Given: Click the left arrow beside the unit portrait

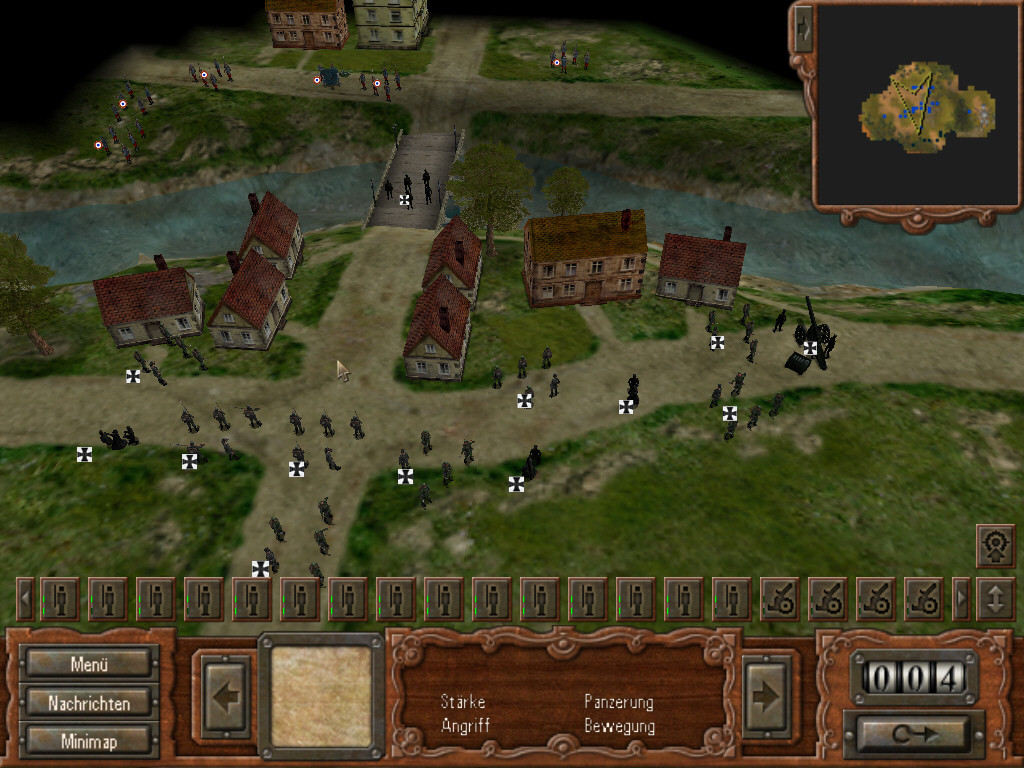Looking at the screenshot, I should coord(225,696).
